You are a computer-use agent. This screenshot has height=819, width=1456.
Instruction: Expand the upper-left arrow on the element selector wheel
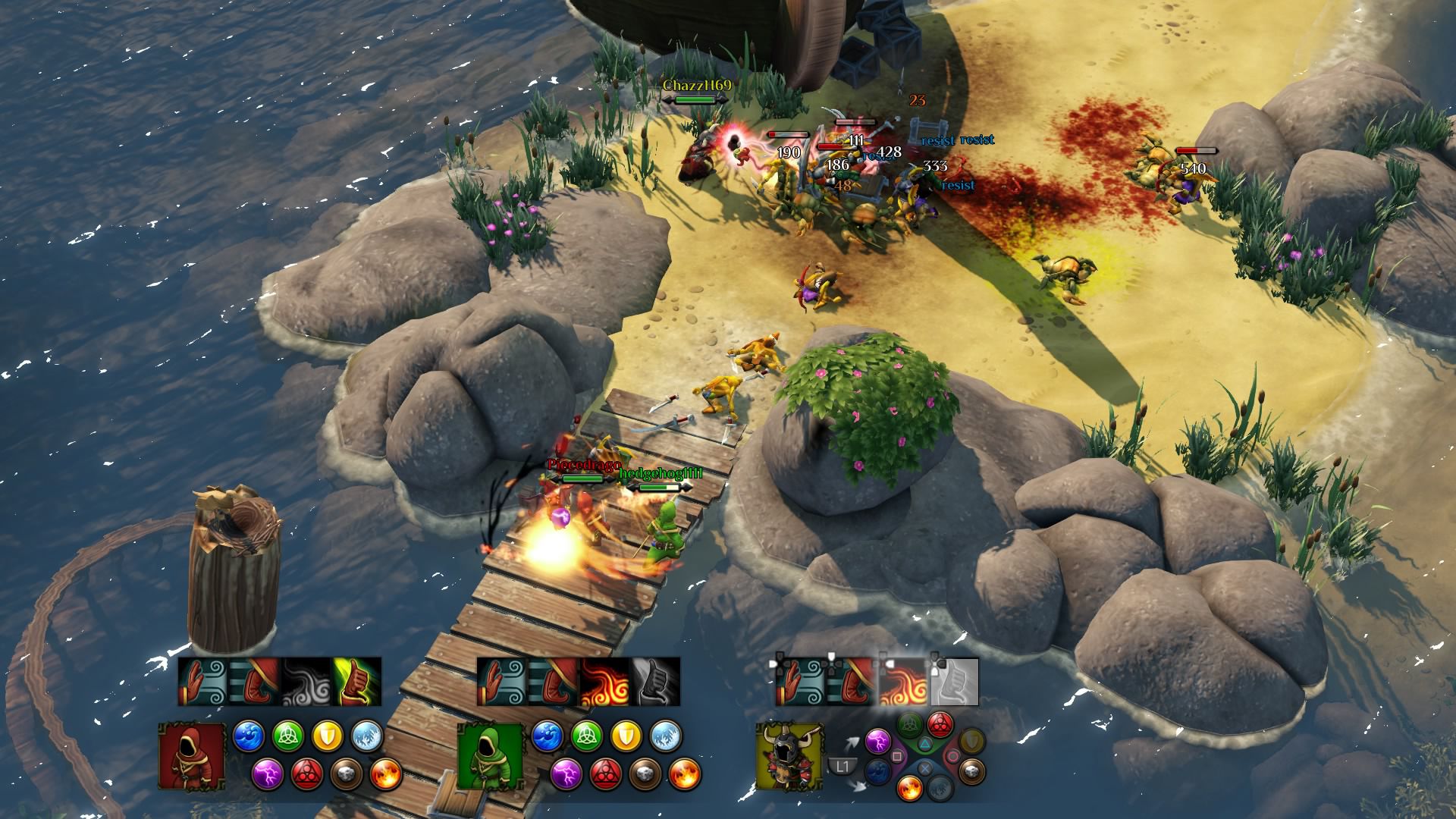(853, 742)
